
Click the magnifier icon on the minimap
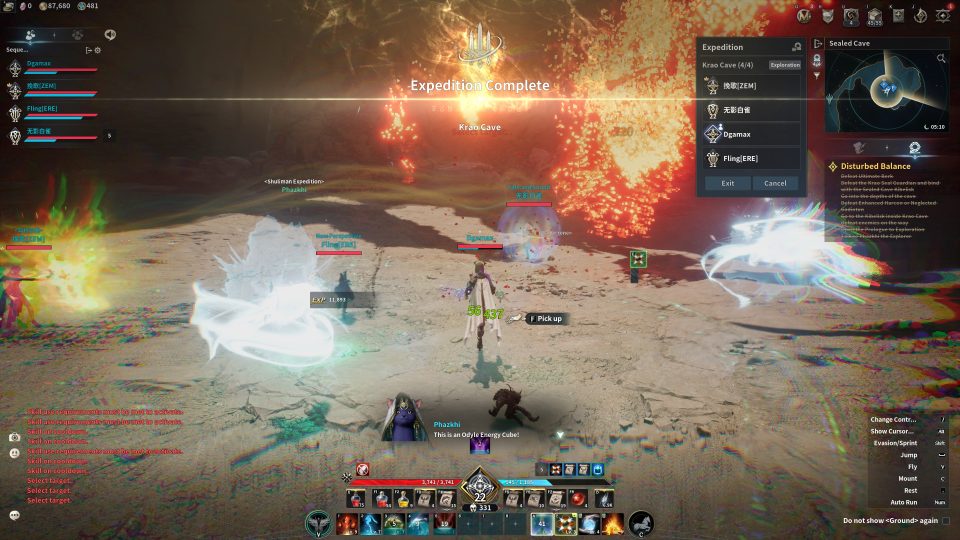[x=941, y=59]
